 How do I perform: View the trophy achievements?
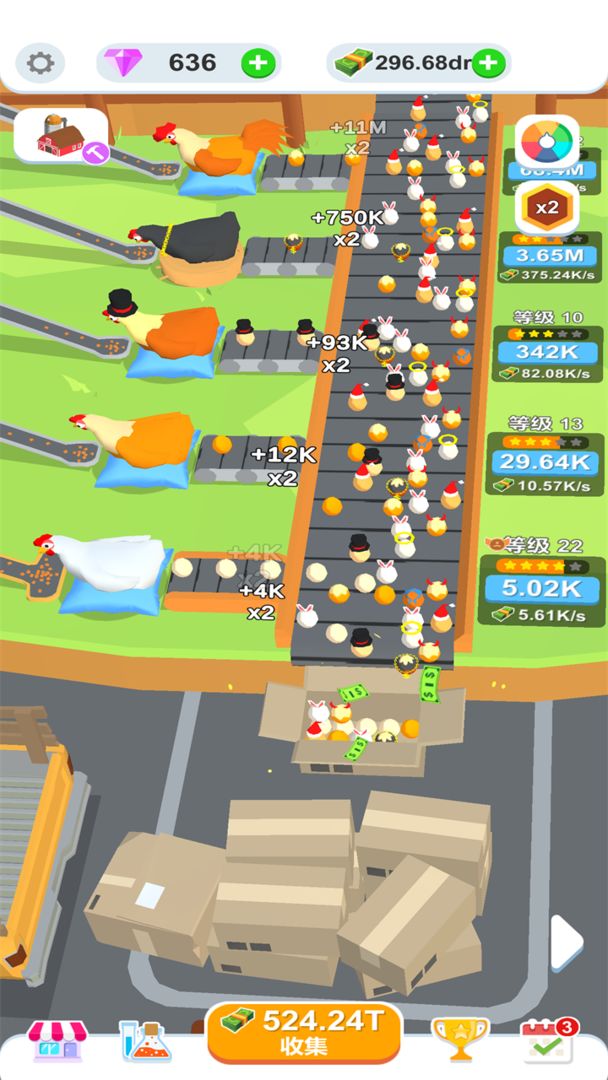click(x=460, y=1040)
